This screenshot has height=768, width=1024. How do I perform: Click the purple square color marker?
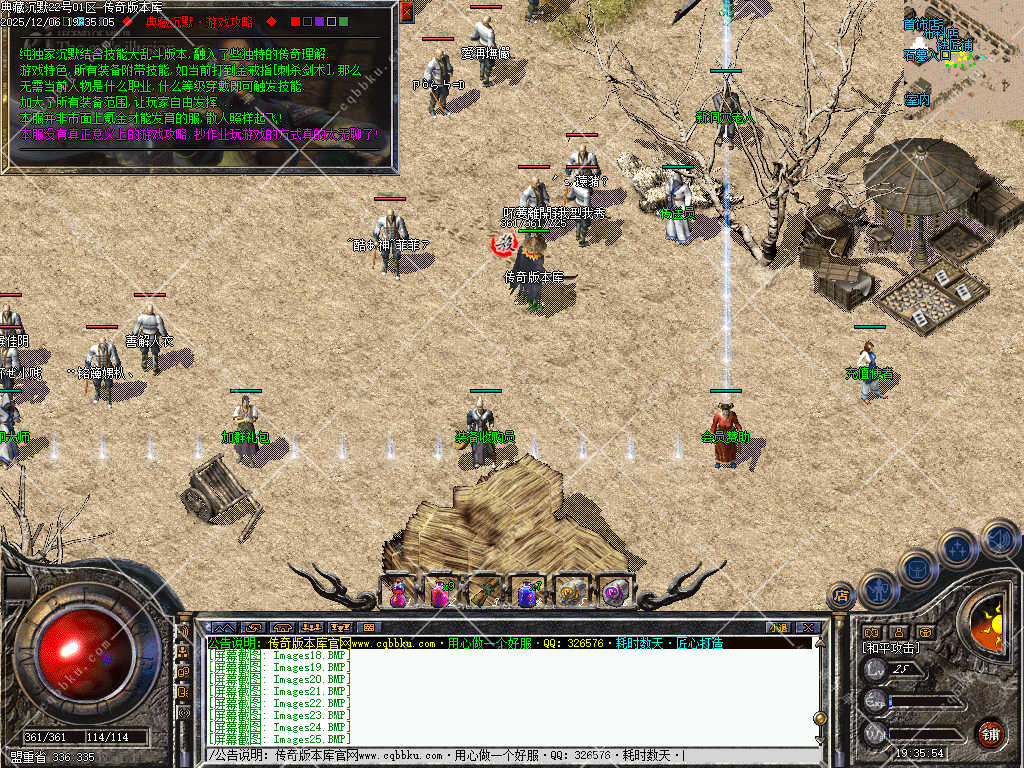point(320,21)
